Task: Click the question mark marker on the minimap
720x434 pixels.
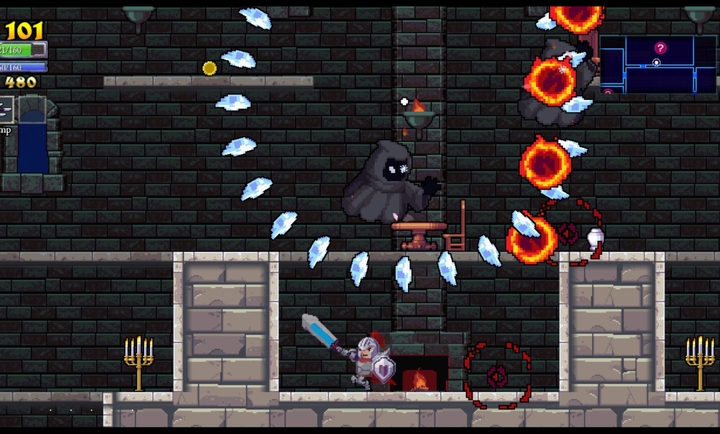Action: tap(660, 47)
